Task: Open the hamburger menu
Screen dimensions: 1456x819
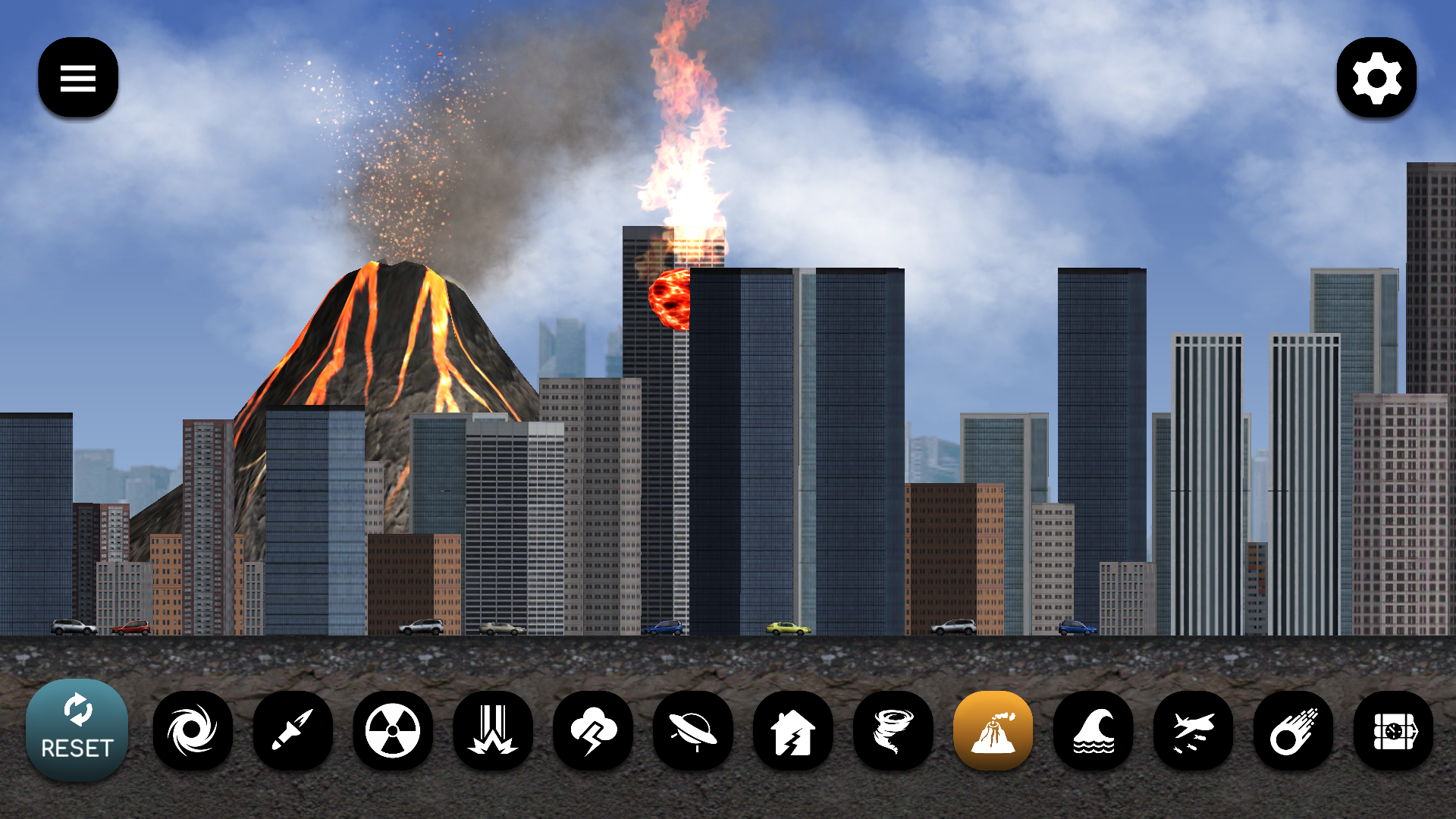Action: (x=77, y=78)
